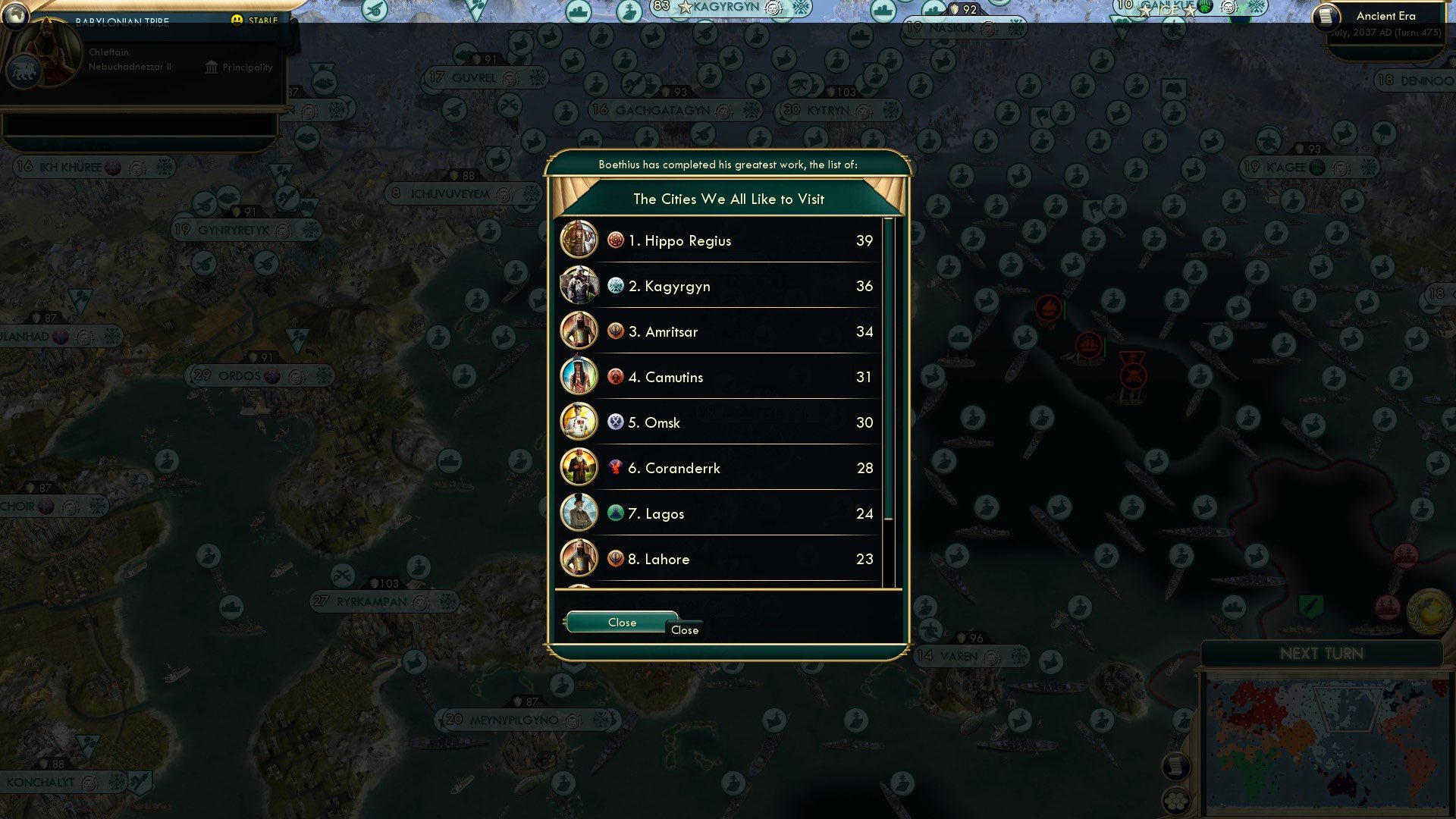The image size is (1456, 819).
Task: Close the city ranking popup
Action: (x=621, y=622)
